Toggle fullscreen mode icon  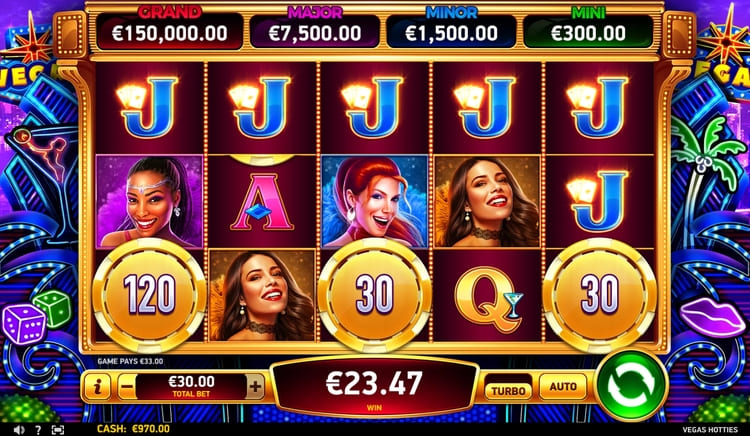pos(57,428)
